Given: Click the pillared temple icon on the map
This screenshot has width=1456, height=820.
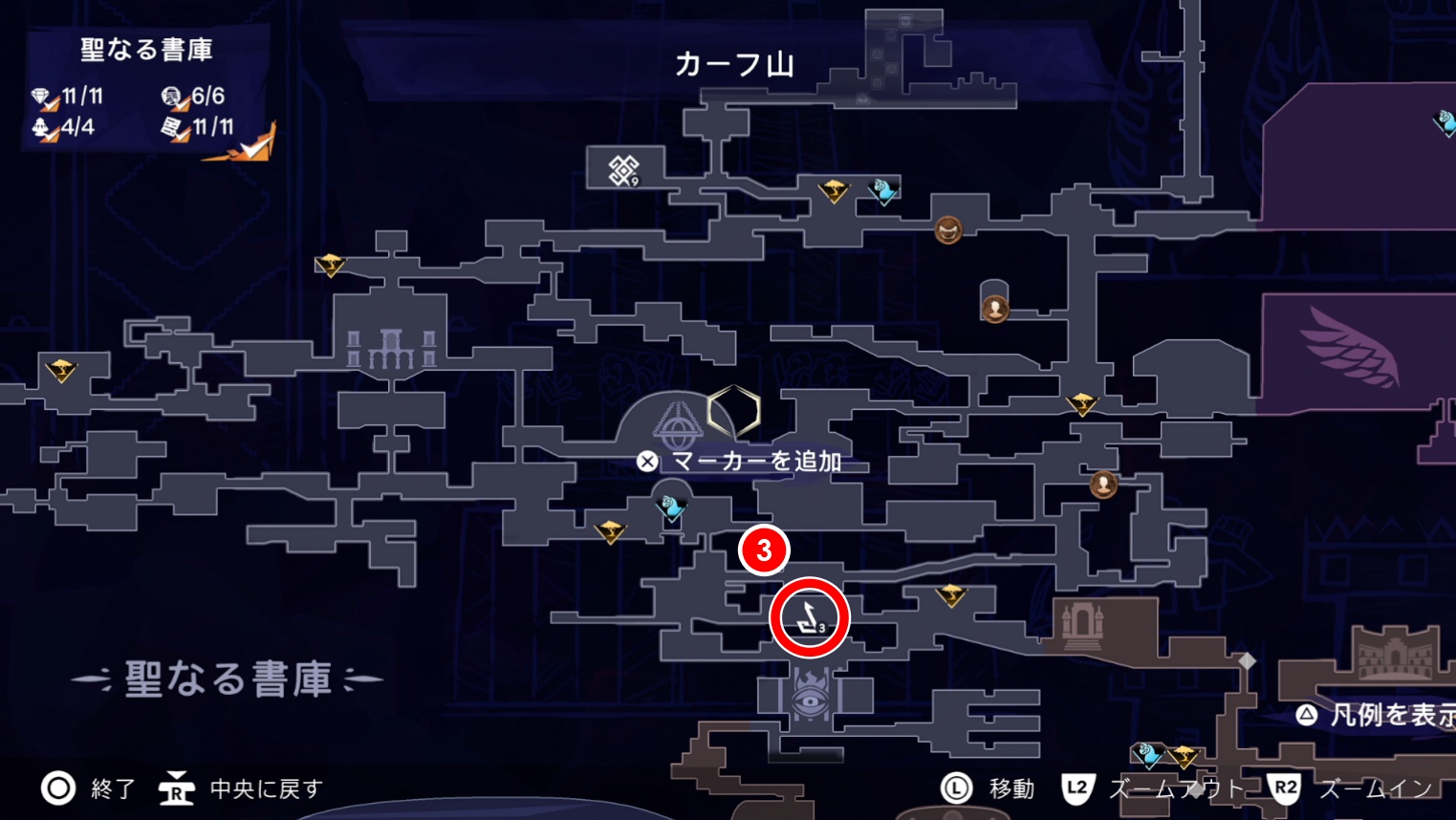Looking at the screenshot, I should click(x=391, y=349).
